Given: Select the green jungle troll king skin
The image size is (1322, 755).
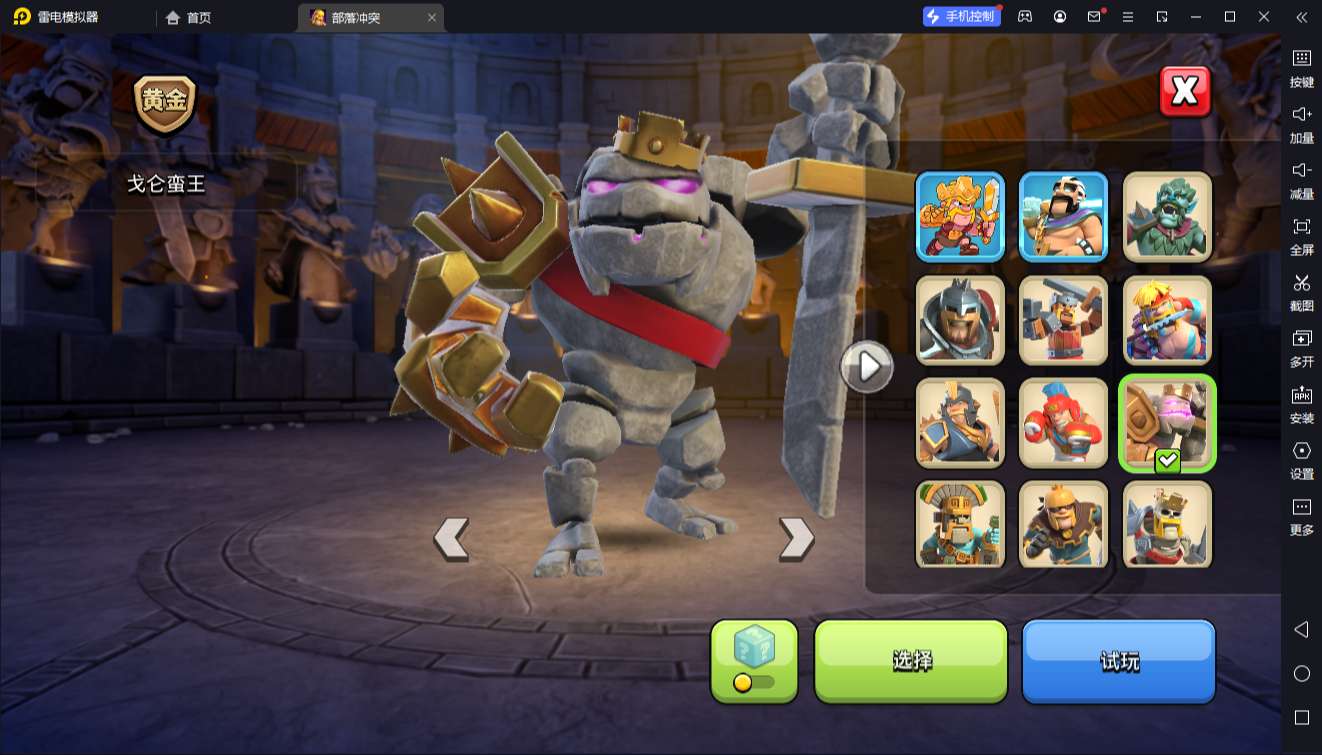Looking at the screenshot, I should [x=1167, y=216].
